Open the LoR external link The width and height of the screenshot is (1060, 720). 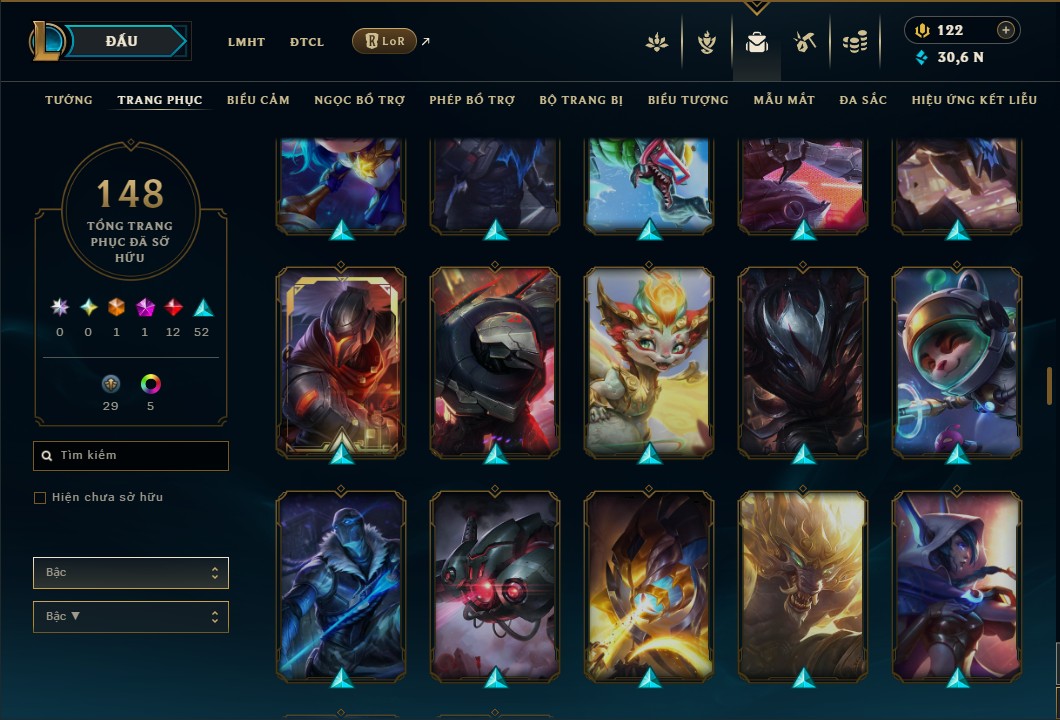click(385, 41)
